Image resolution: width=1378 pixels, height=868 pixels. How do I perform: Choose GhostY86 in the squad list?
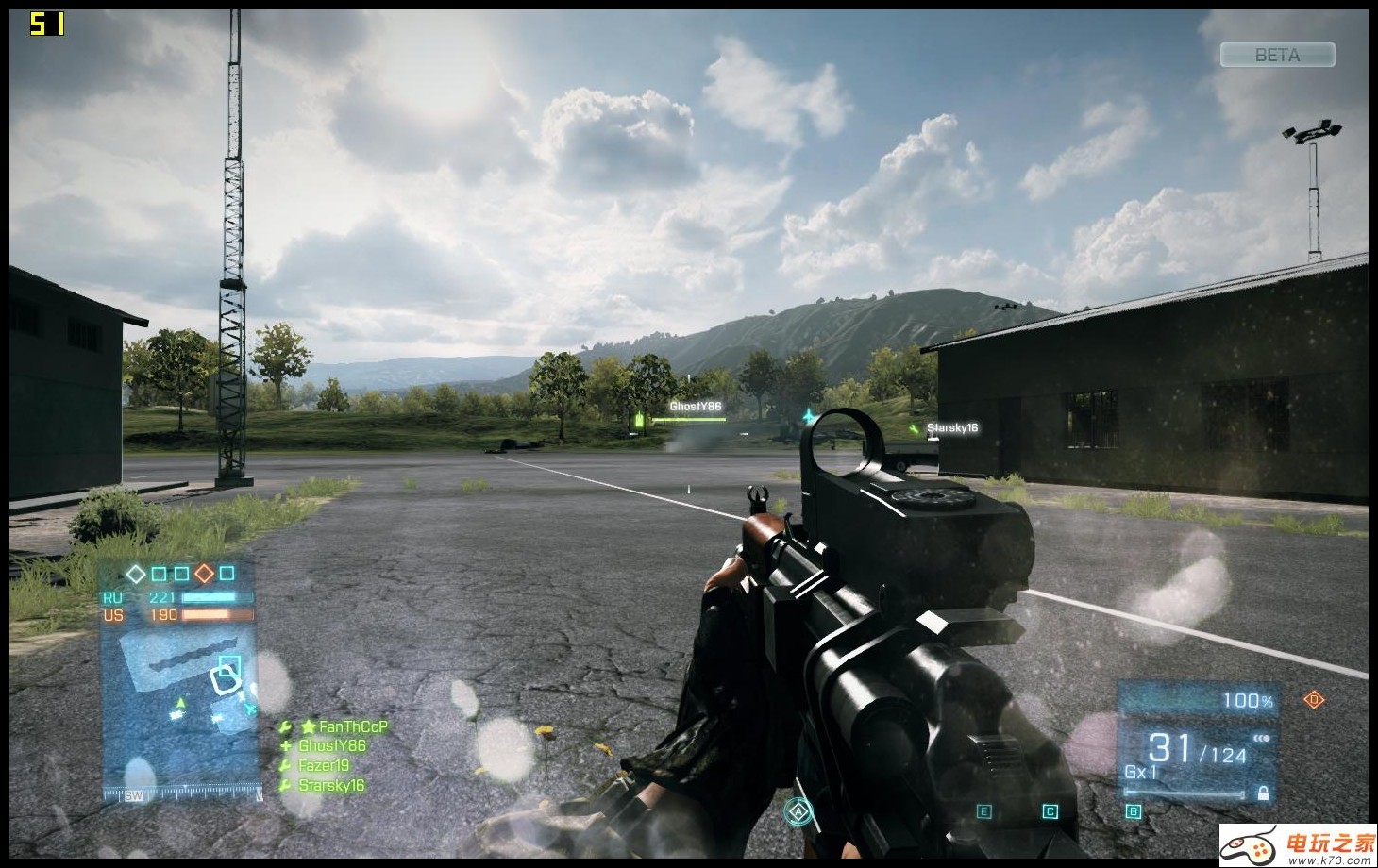point(331,745)
